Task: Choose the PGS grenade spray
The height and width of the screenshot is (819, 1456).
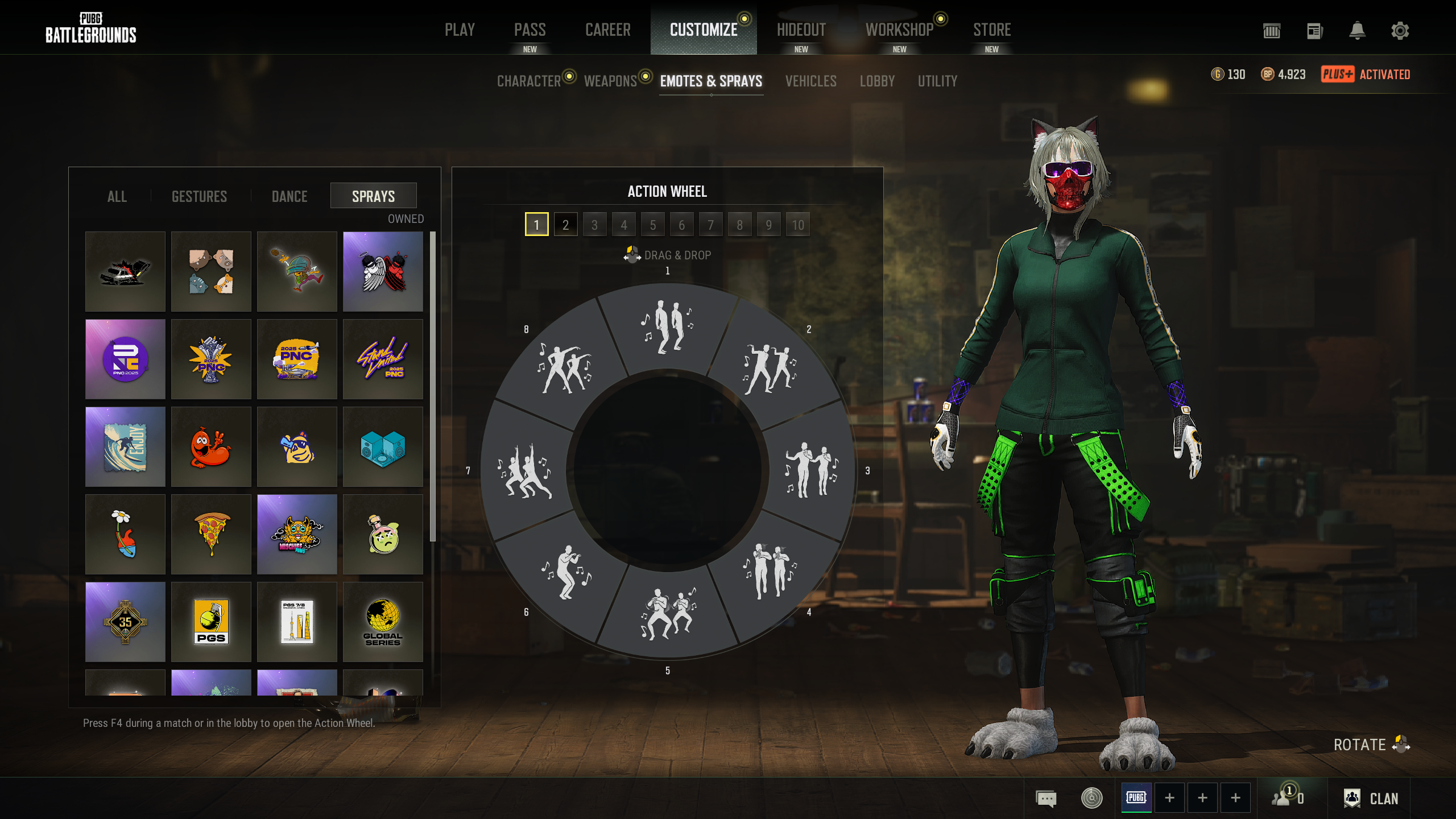Action: 211,622
